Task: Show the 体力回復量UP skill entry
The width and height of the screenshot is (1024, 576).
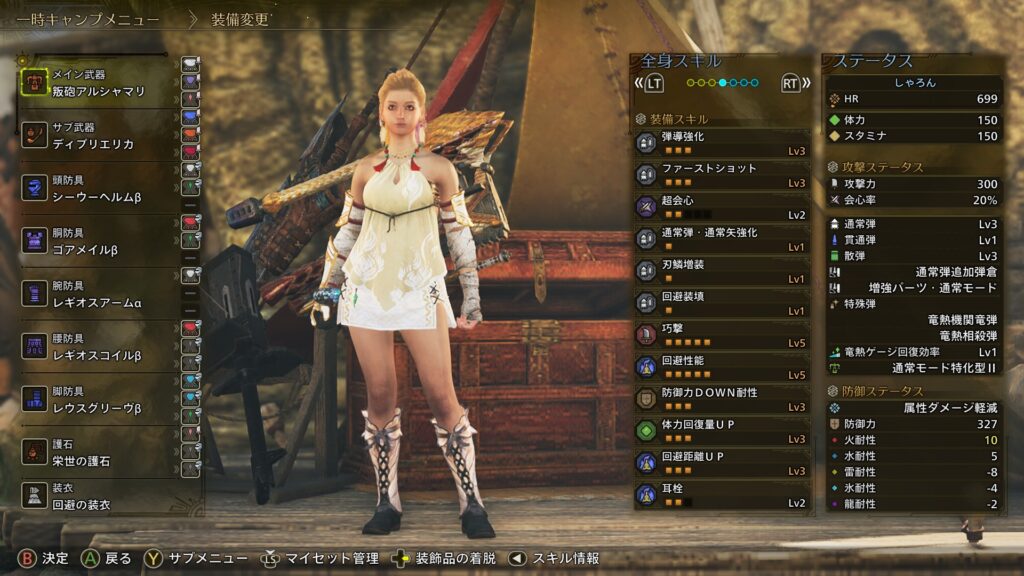Action: coord(722,430)
